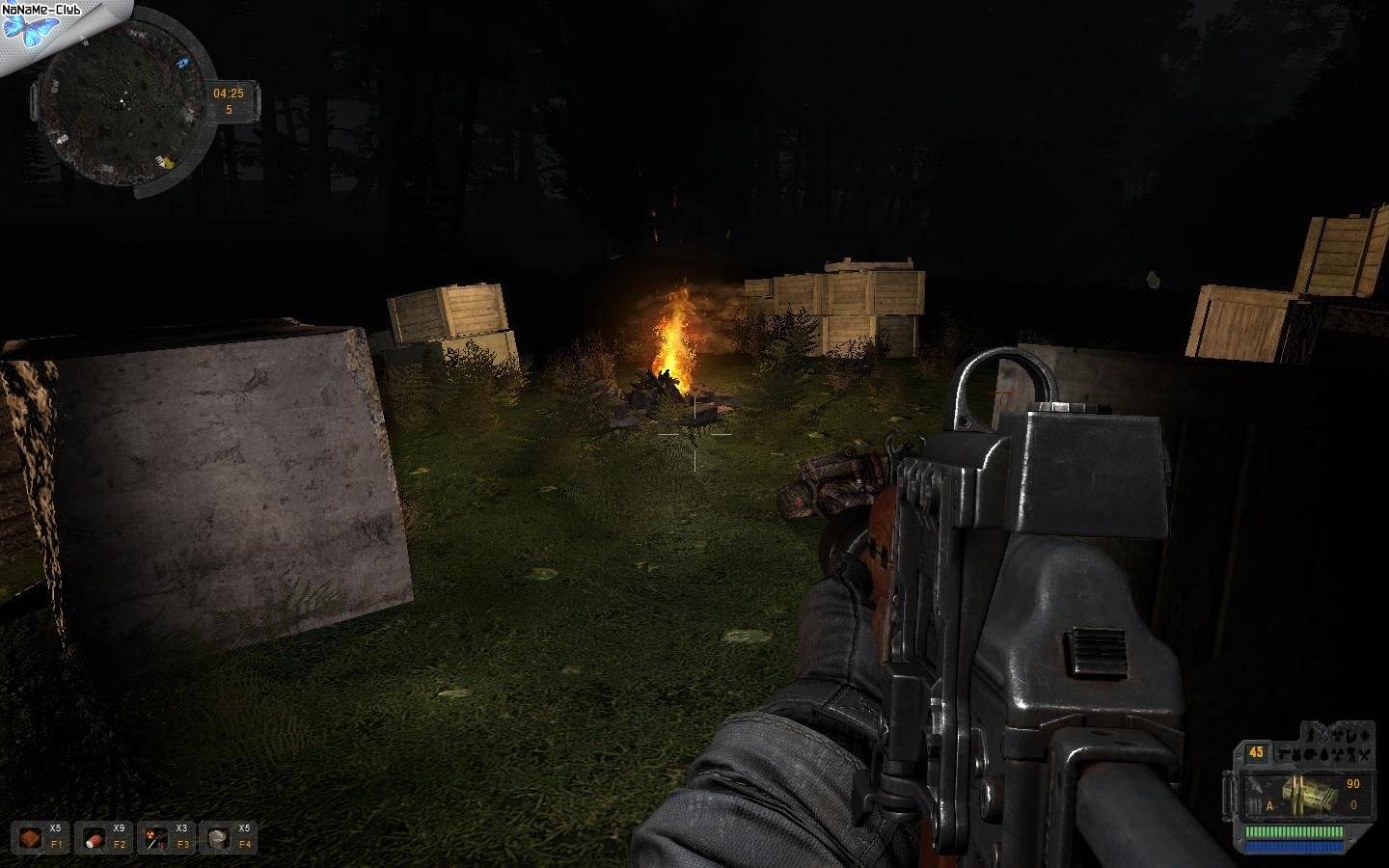The image size is (1389, 868).
Task: Select the F2 meat item quick slot
Action: [x=92, y=836]
